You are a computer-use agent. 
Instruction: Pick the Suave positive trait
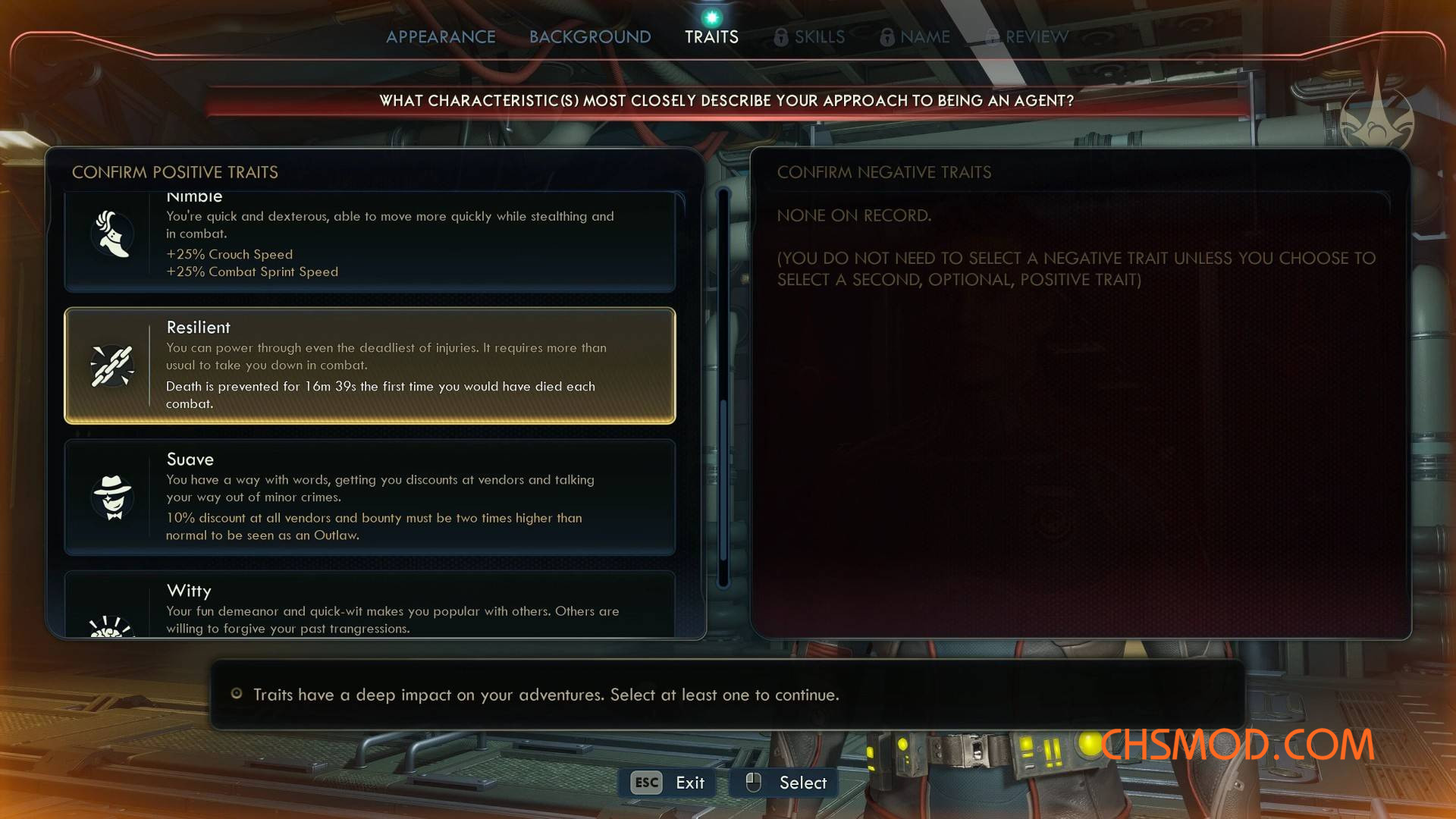(370, 497)
